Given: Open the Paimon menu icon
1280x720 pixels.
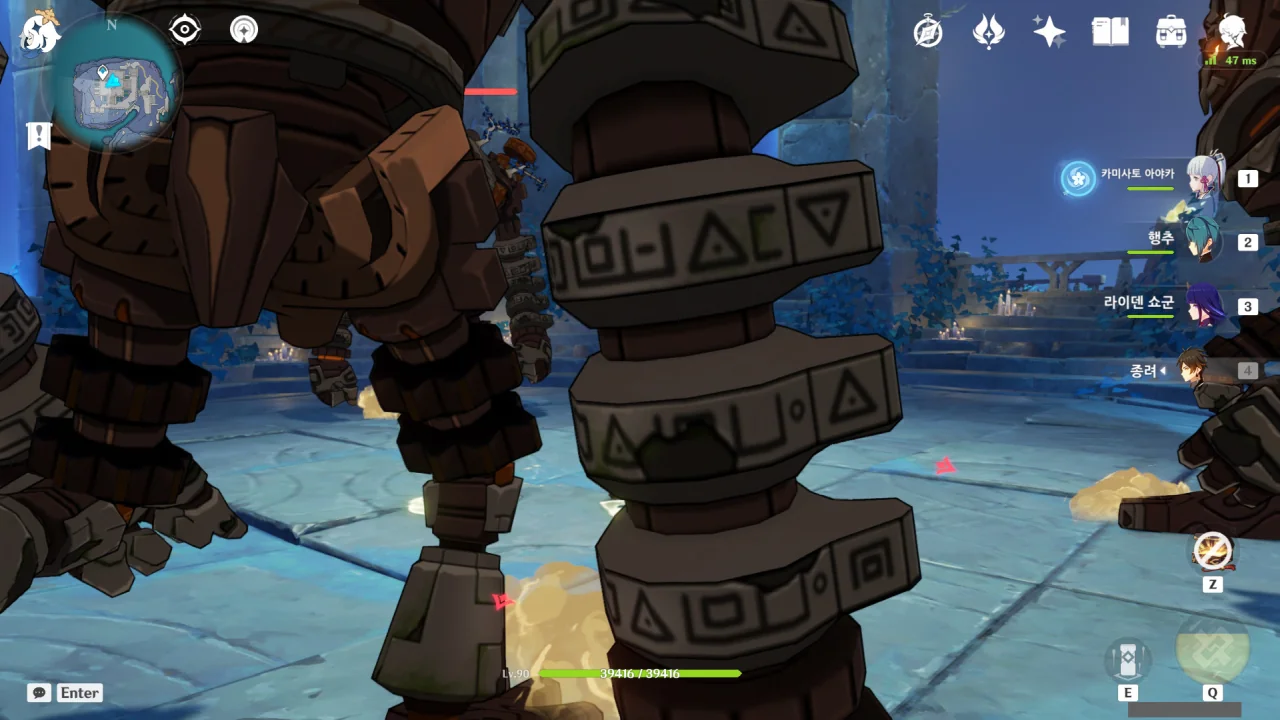Looking at the screenshot, I should [40, 33].
